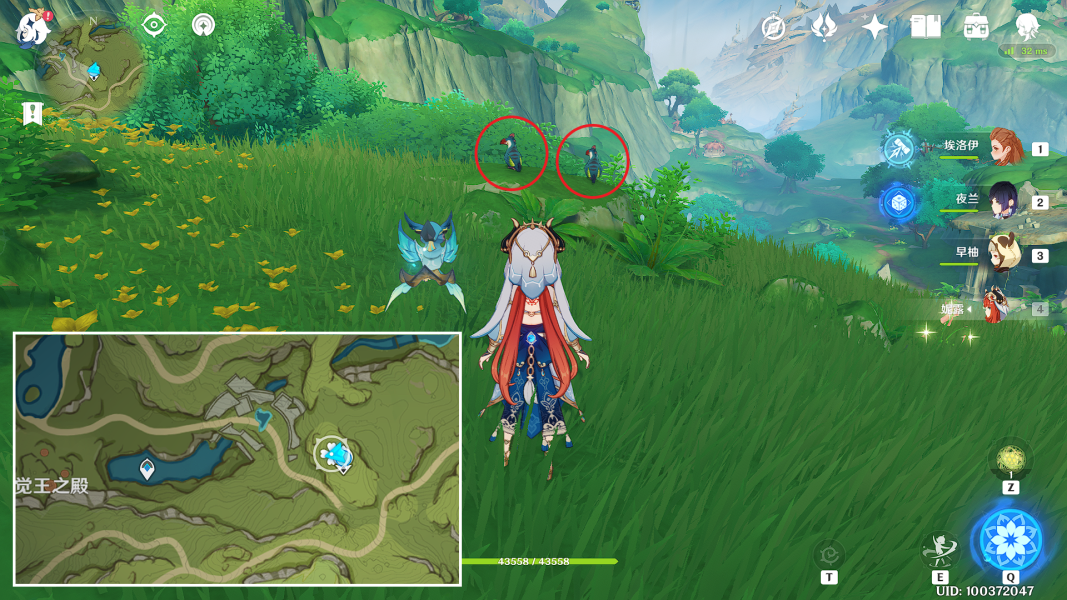Open the four-pointed star Wish icon
Image resolution: width=1067 pixels, height=600 pixels.
[874, 27]
